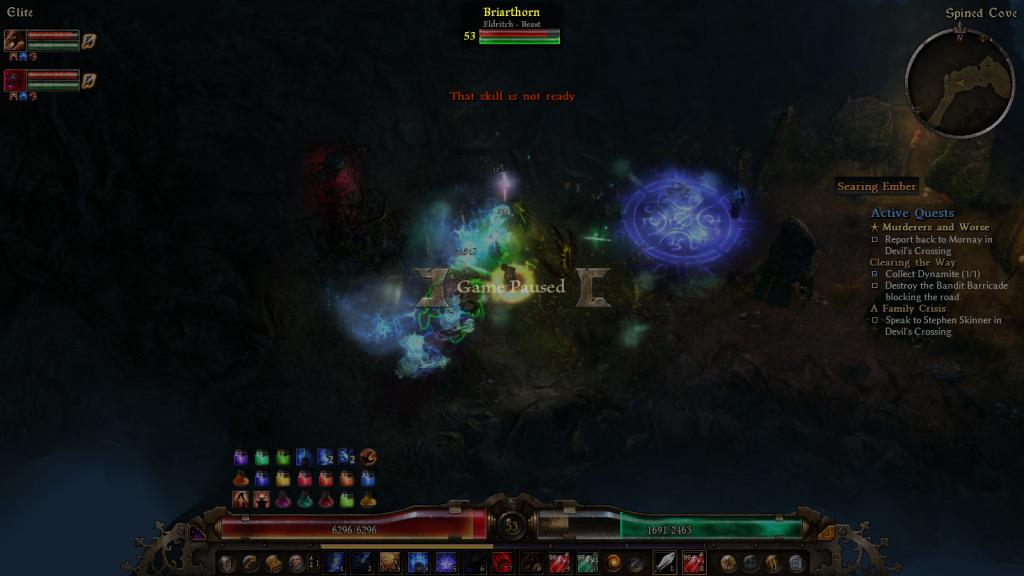This screenshot has height=576, width=1024.
Task: Click the left-mouse blade attack skill
Action: [x=664, y=563]
